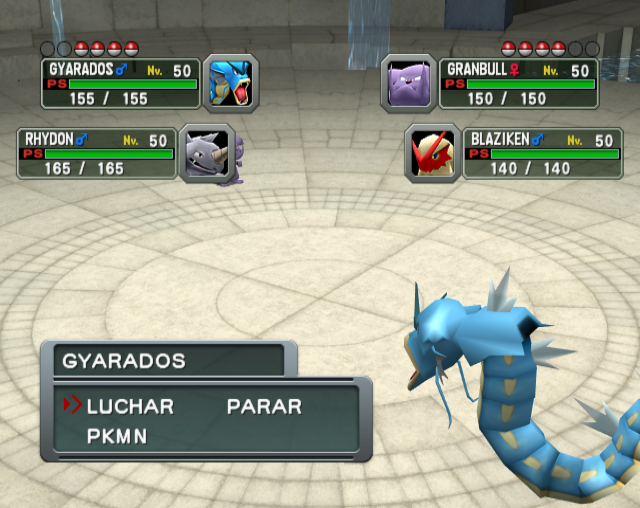Choose the PARAR command
640x508 pixels.
[264, 407]
